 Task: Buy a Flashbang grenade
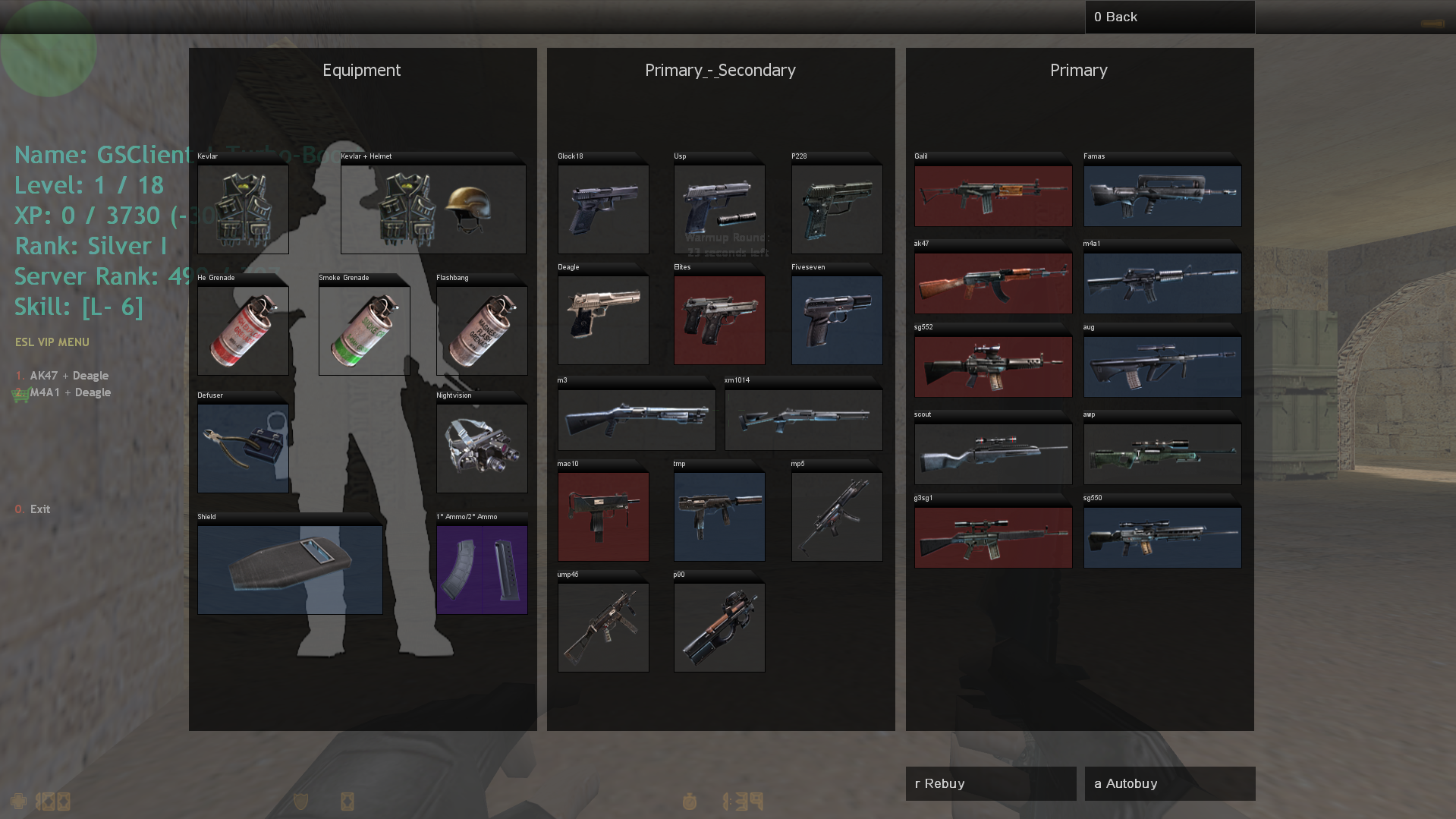(482, 330)
